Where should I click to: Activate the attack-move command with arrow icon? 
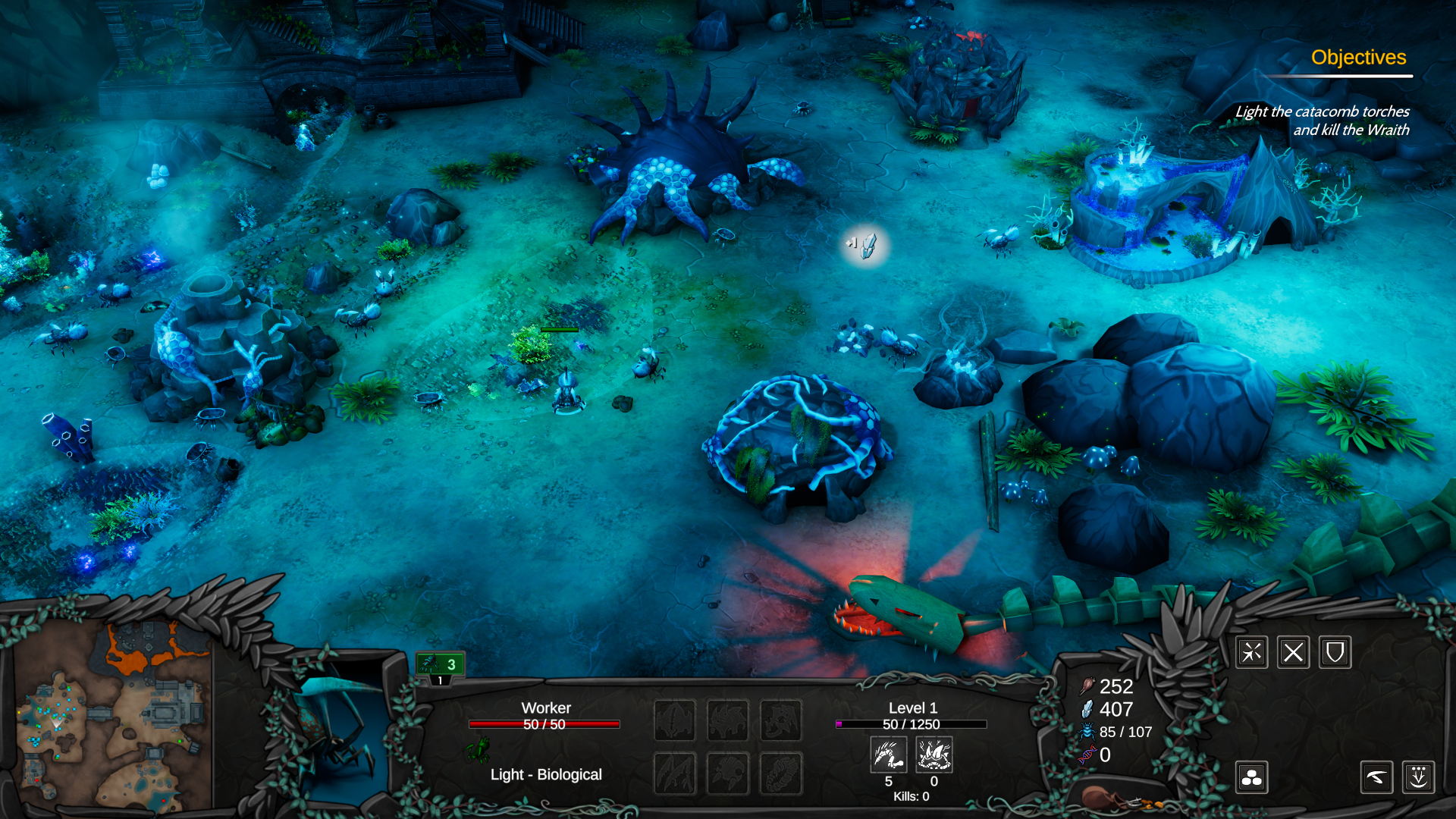tap(1251, 652)
